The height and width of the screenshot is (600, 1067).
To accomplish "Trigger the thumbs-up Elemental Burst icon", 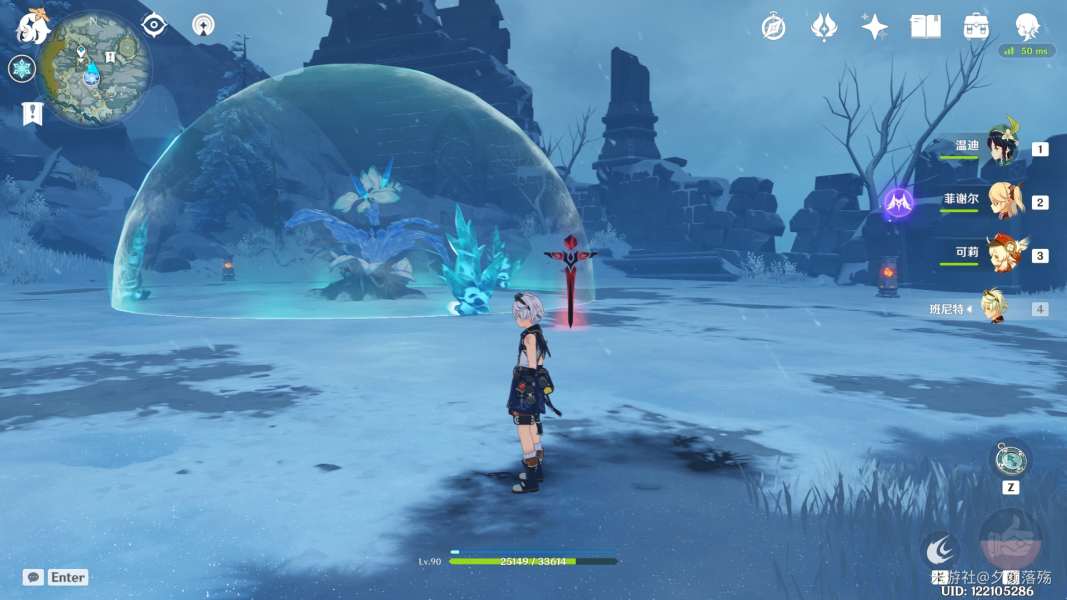I will [1010, 541].
